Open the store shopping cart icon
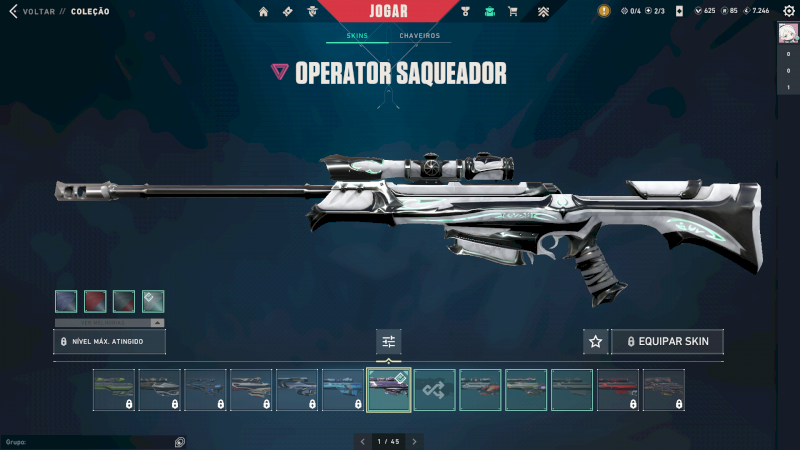 click(x=513, y=11)
